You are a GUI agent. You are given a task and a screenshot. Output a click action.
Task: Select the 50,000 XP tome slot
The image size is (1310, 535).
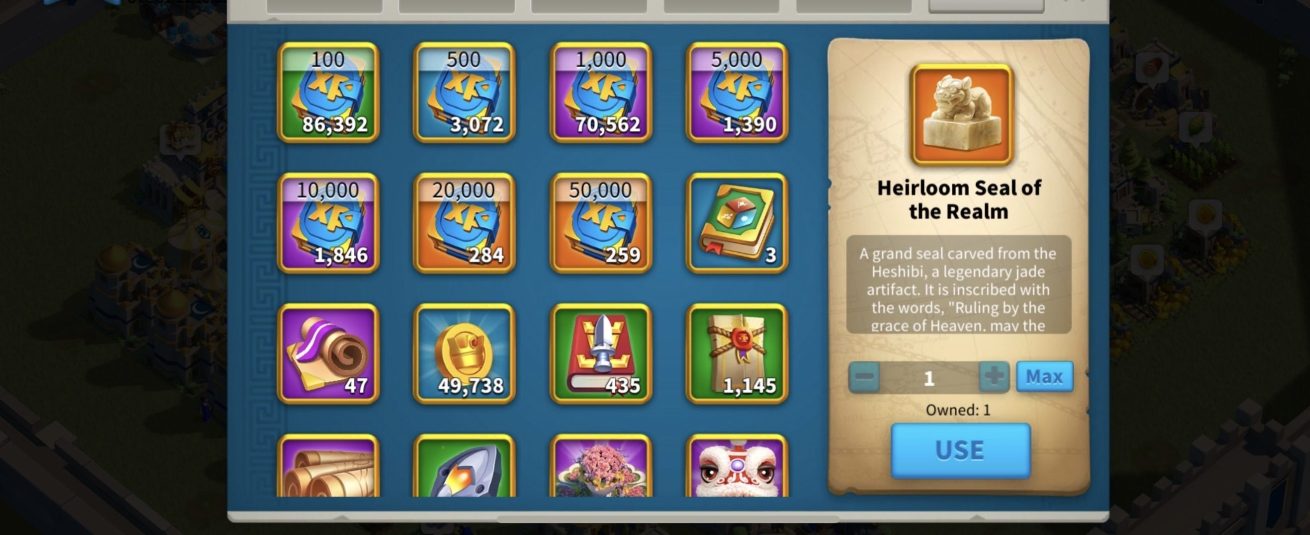click(x=601, y=223)
